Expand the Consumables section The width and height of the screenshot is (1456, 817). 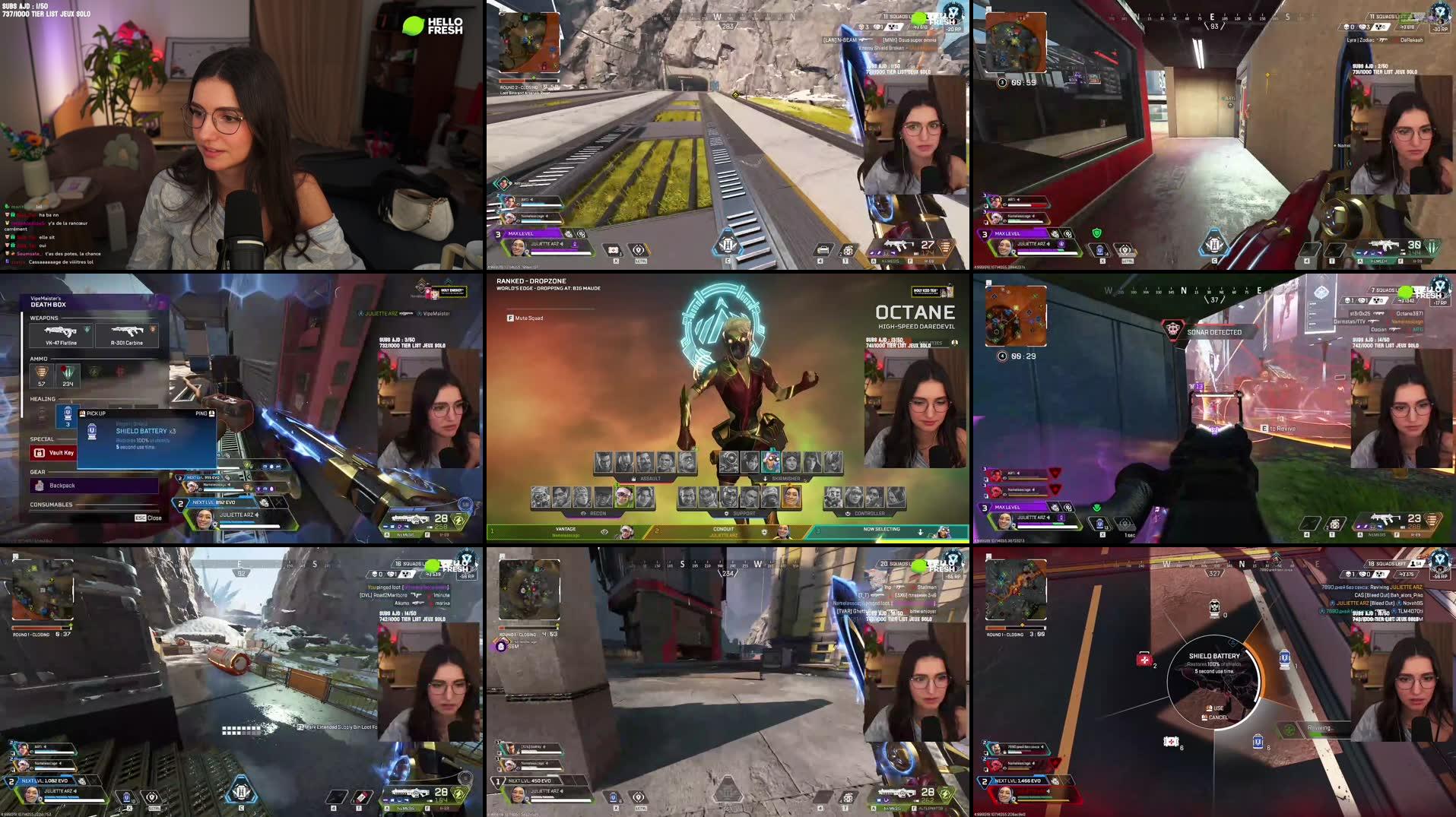pos(51,504)
